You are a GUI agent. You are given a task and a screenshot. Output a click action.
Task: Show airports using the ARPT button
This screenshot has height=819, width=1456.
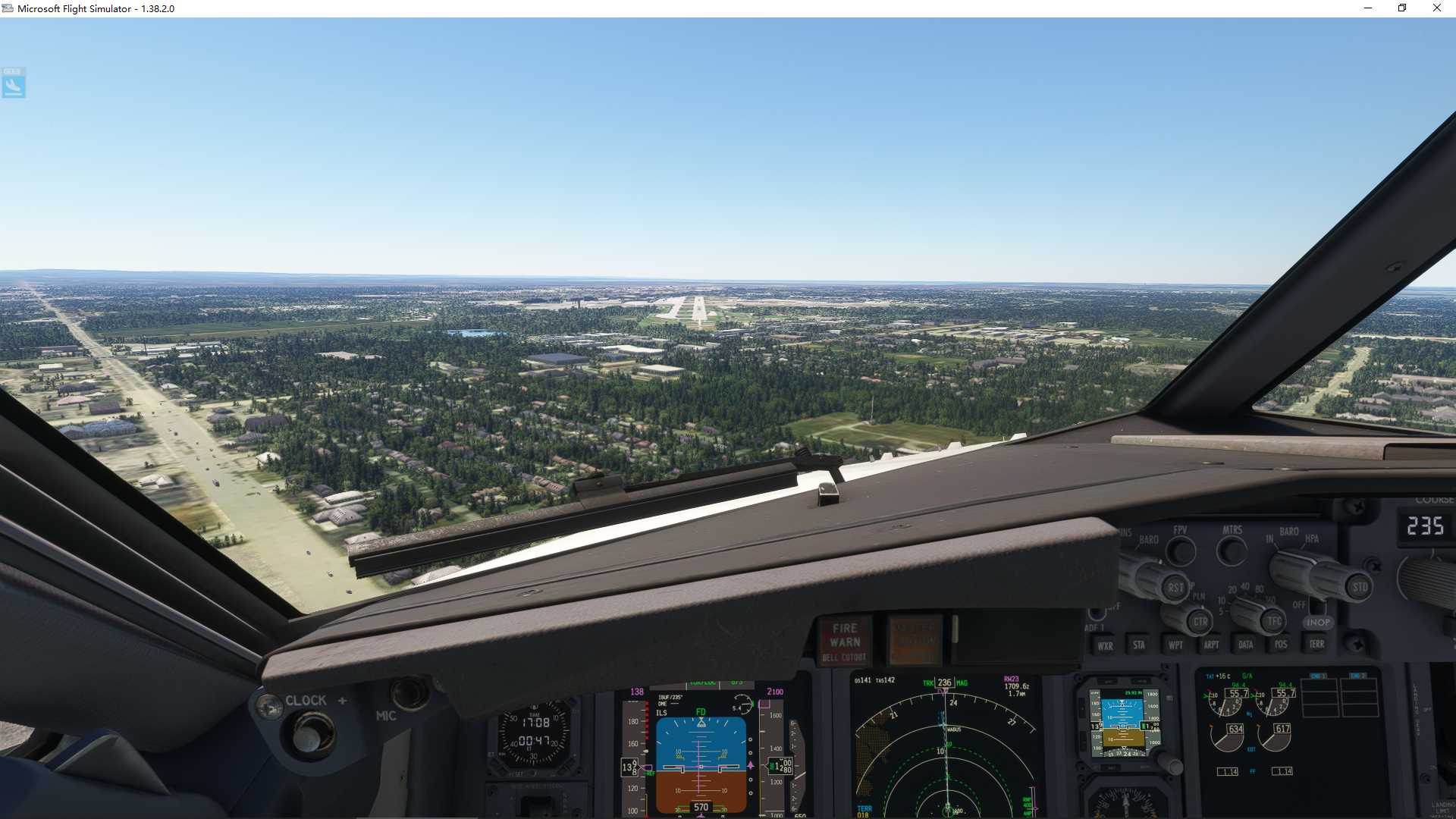pyautogui.click(x=1211, y=645)
